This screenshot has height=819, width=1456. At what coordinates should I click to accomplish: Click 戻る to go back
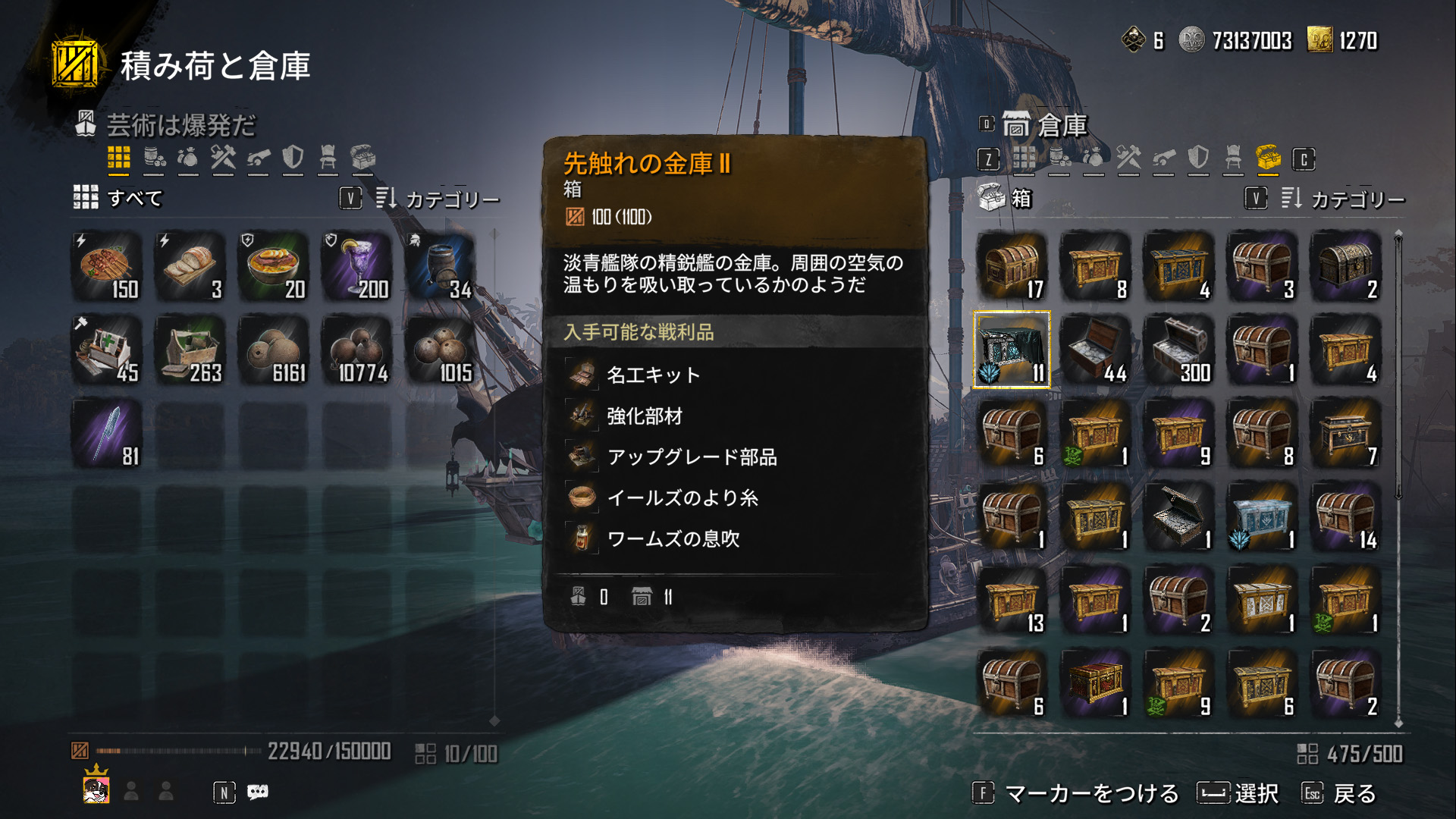tap(1354, 794)
